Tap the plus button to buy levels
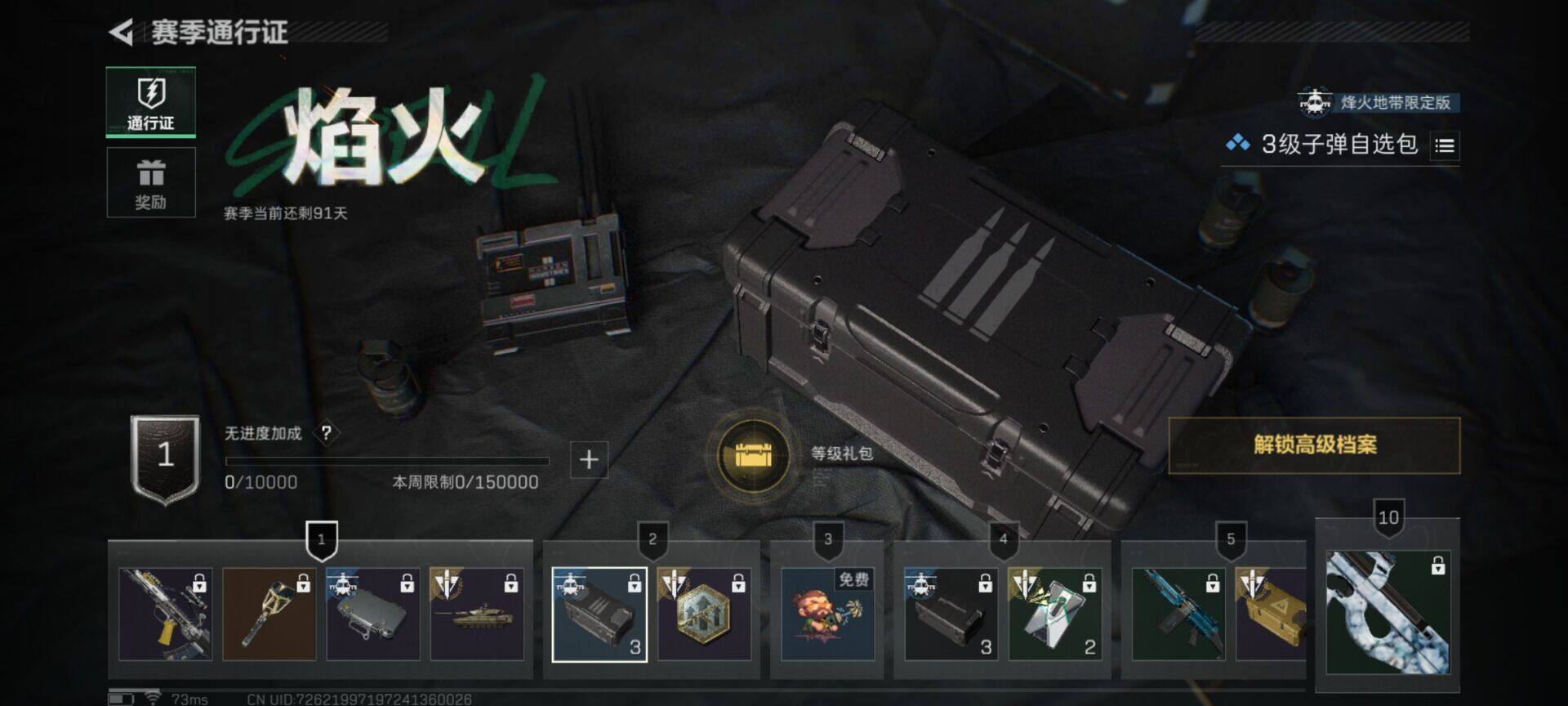 [588, 460]
